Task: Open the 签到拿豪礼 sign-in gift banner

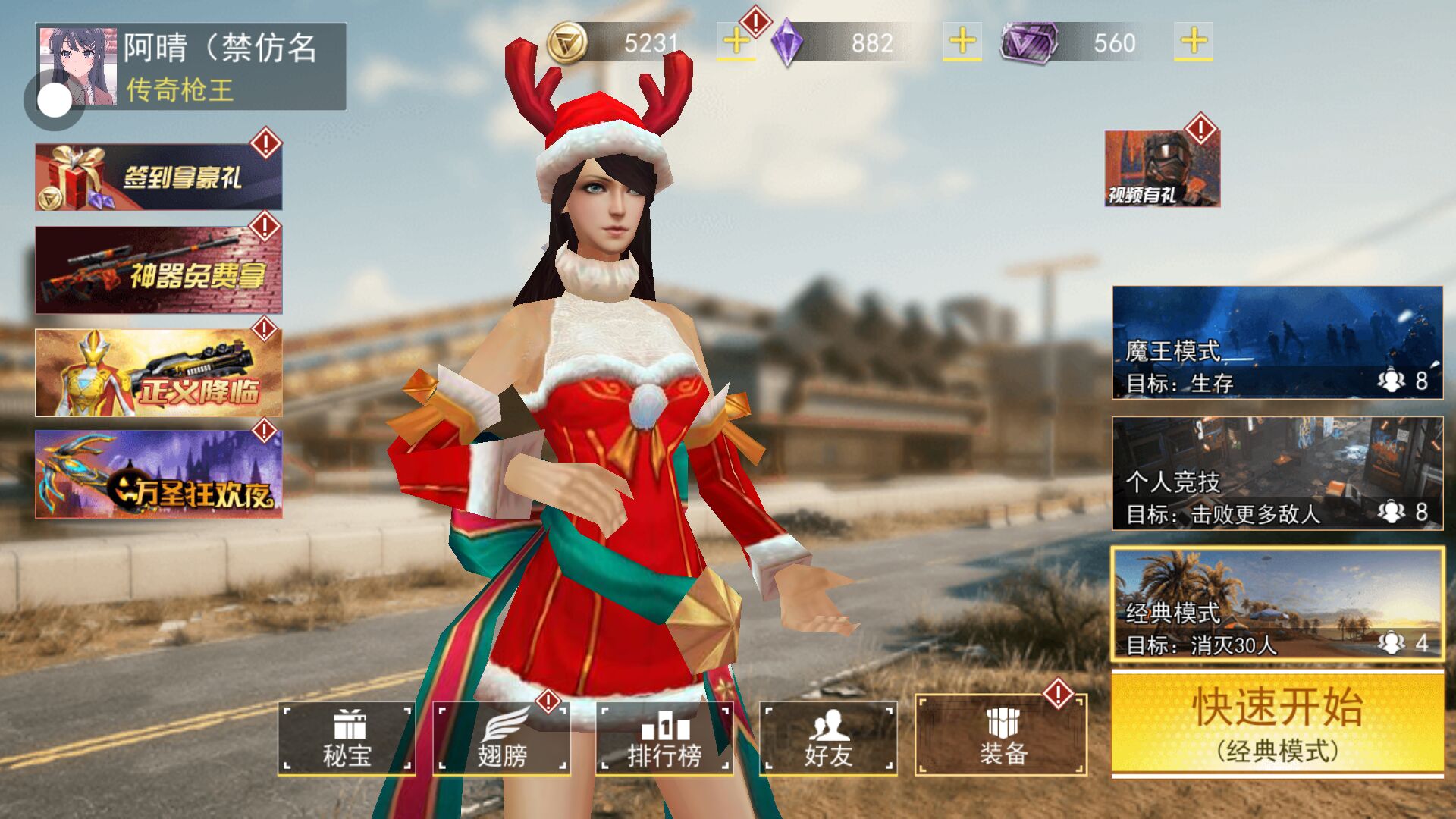Action: click(x=158, y=177)
